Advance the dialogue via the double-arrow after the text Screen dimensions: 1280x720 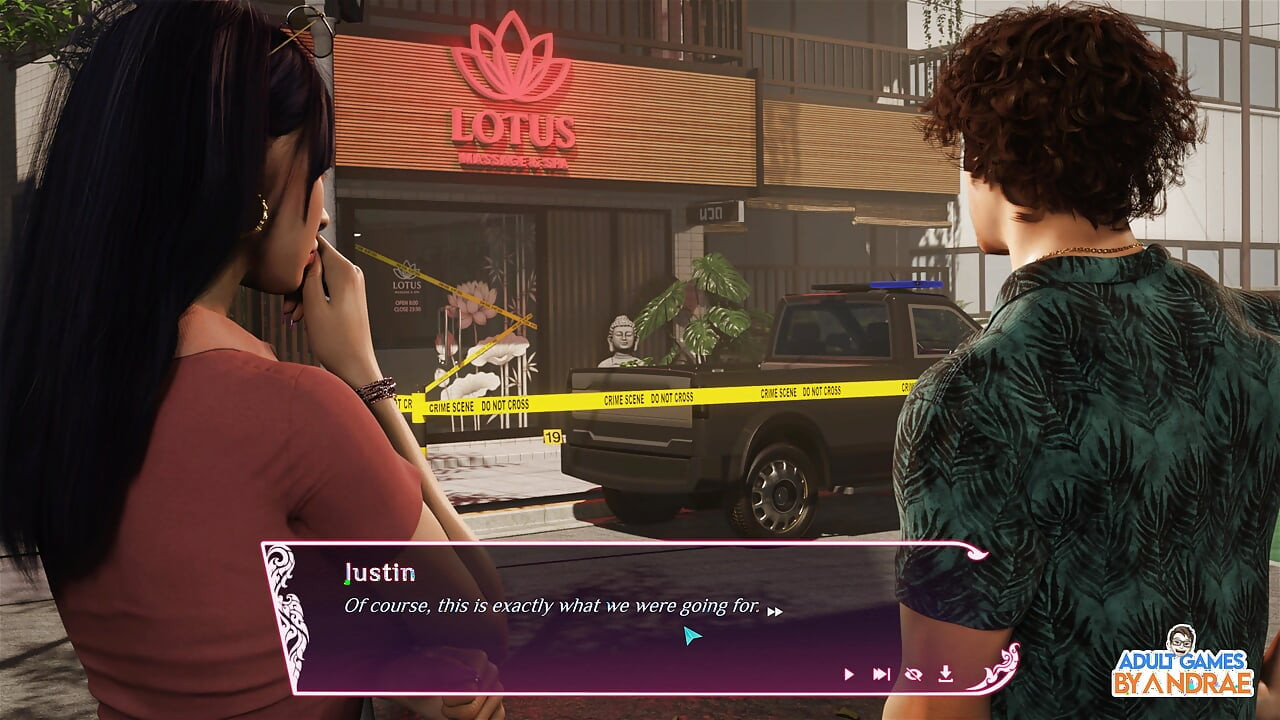[x=775, y=611]
